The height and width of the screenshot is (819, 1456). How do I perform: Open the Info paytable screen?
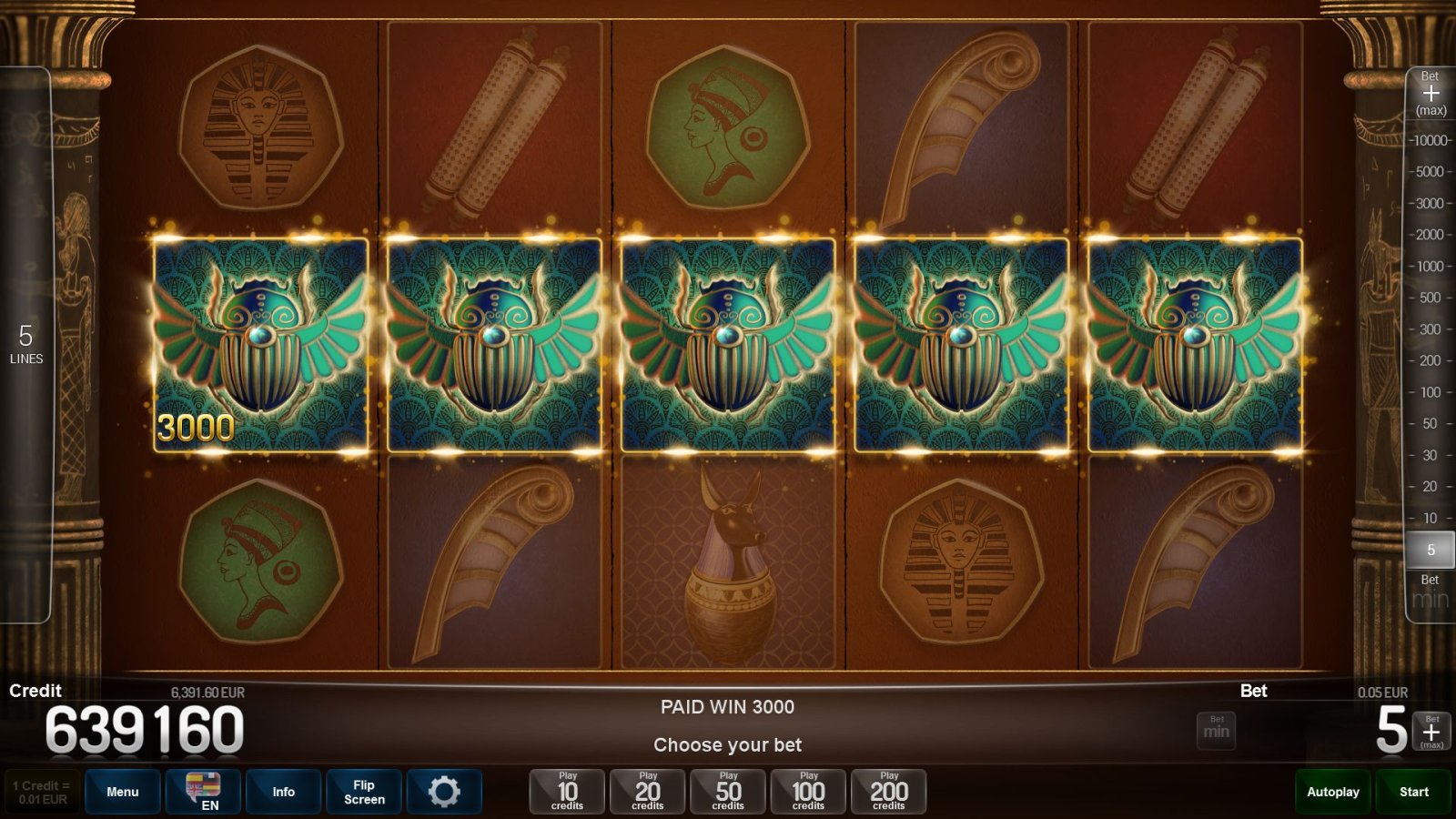[283, 791]
